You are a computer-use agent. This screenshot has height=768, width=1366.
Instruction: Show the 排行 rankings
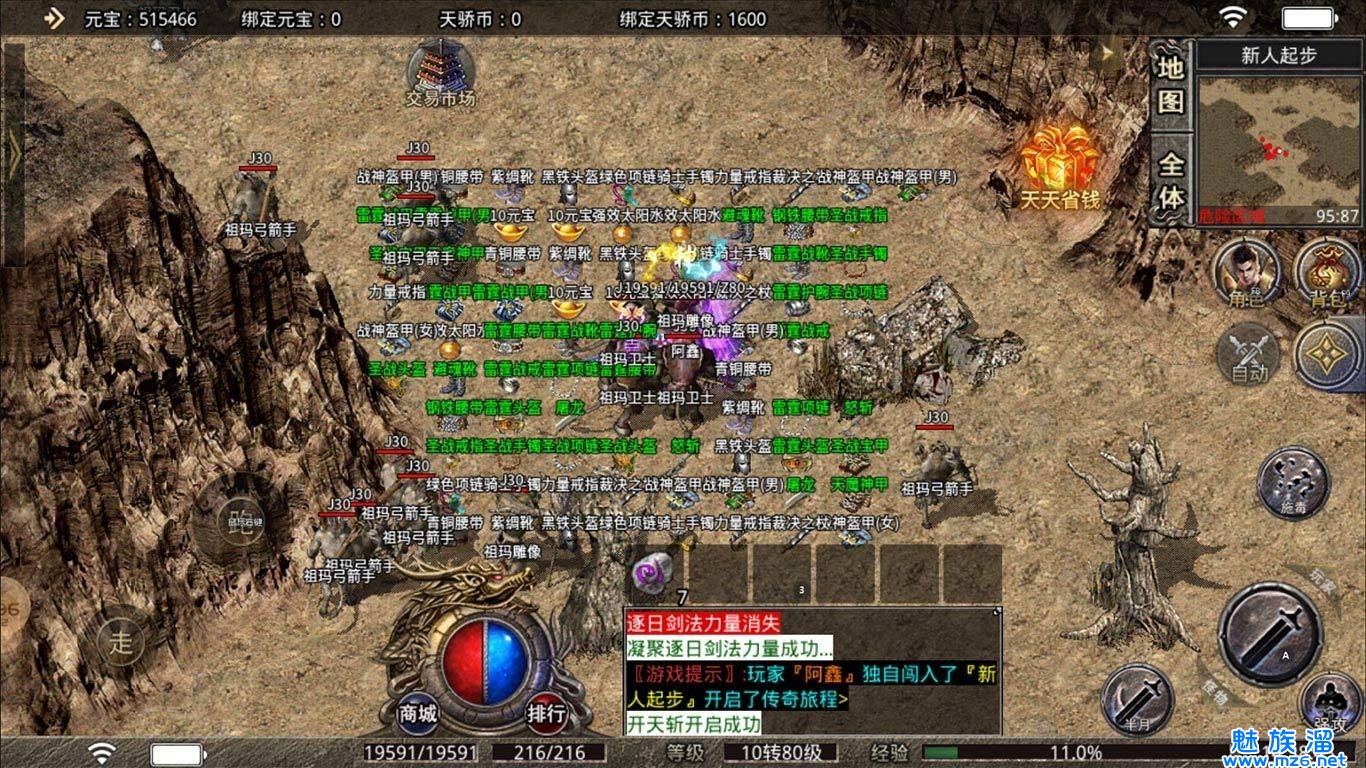547,714
